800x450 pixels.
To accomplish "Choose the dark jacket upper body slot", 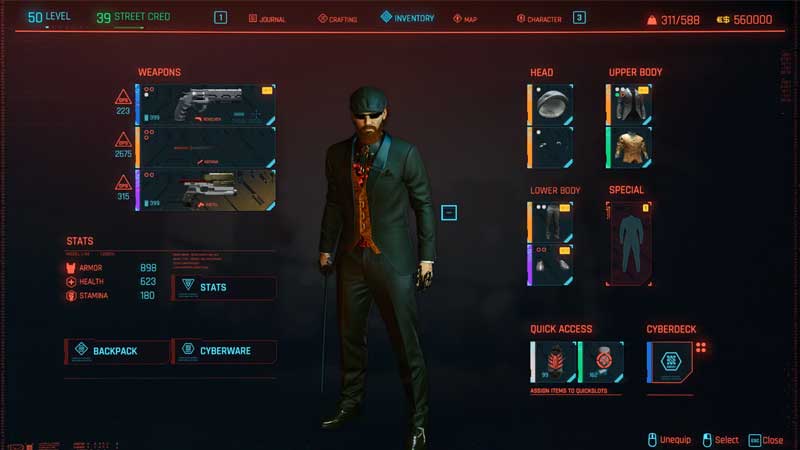I will [x=629, y=104].
